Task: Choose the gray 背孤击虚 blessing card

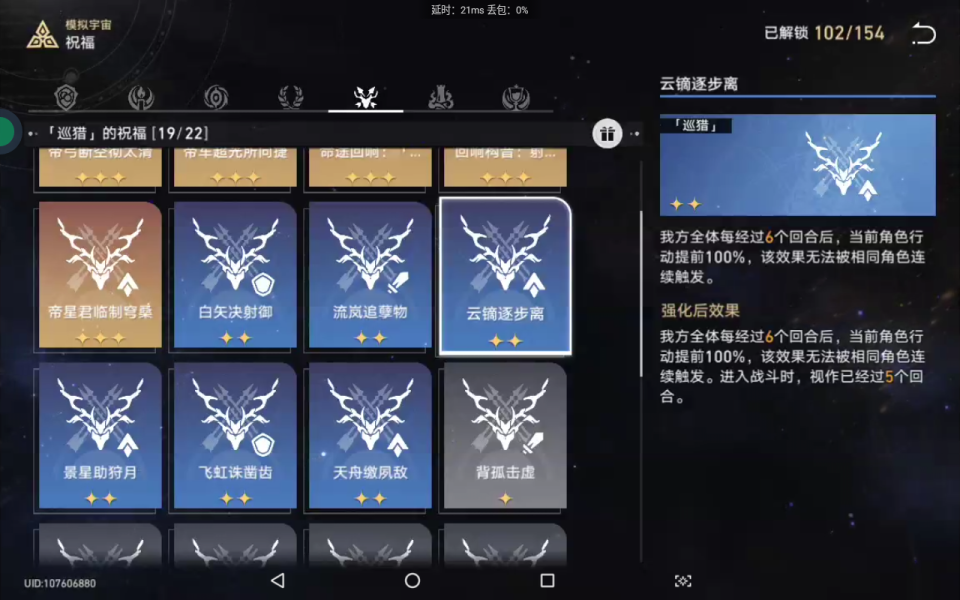Action: pyautogui.click(x=505, y=435)
